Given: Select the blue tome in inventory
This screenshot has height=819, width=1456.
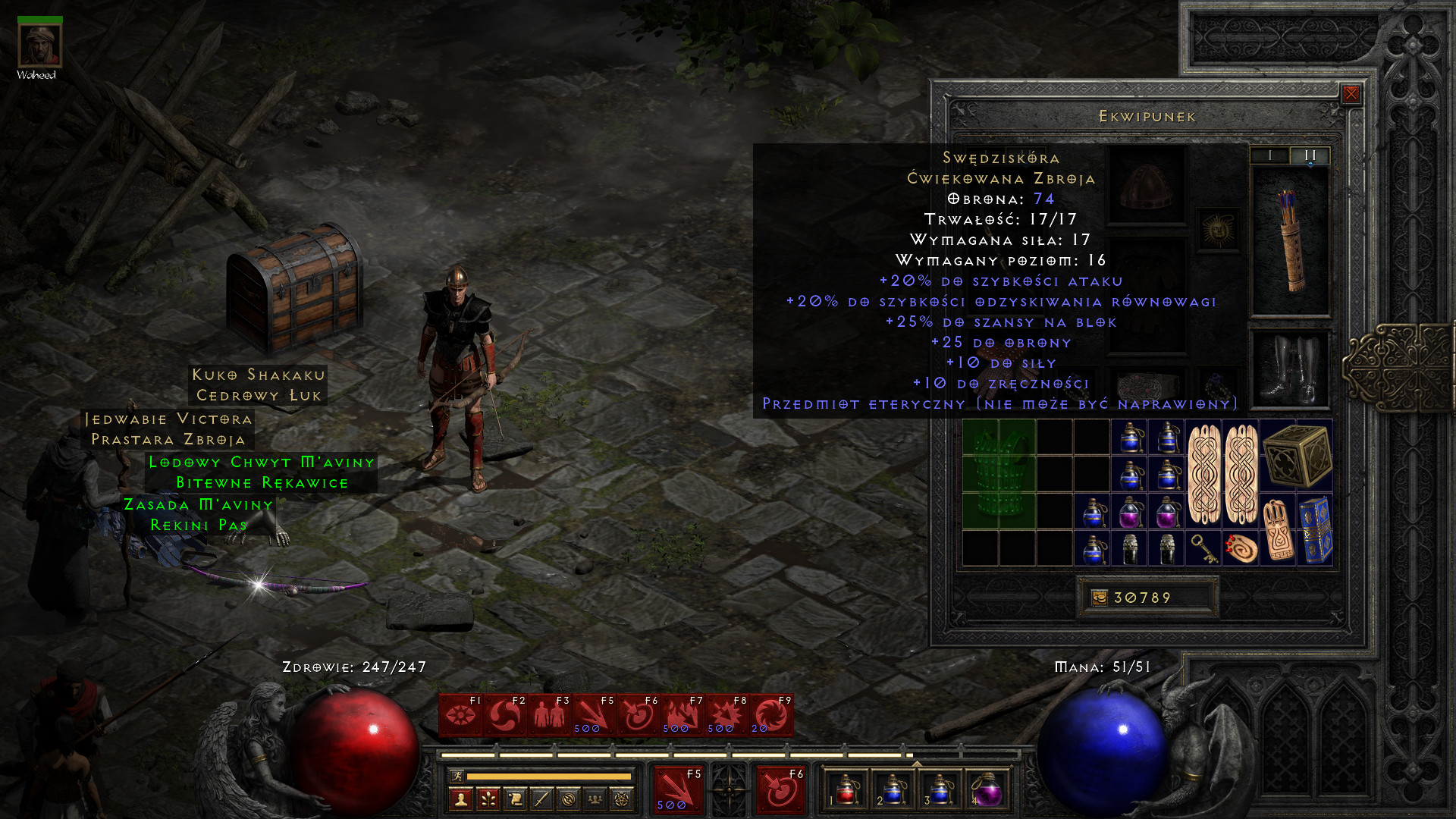Looking at the screenshot, I should coord(1316,529).
